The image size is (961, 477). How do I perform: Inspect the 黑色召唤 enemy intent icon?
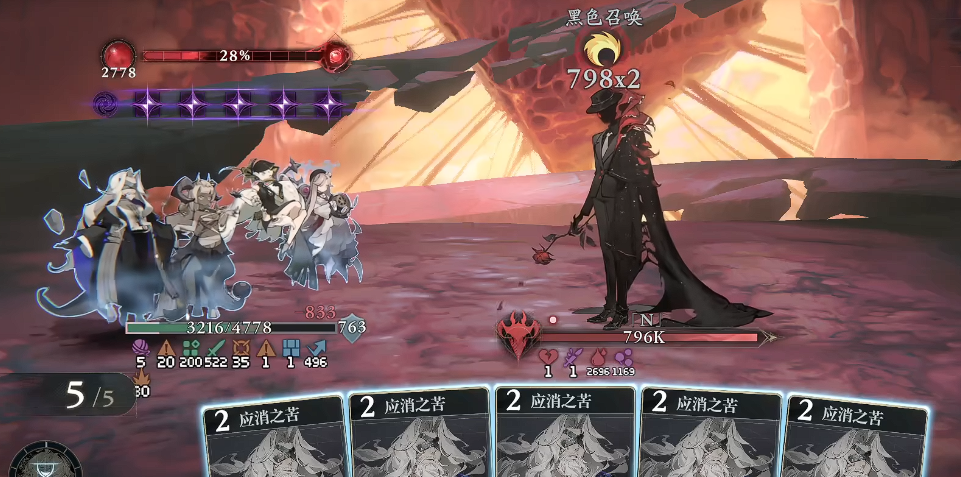(603, 46)
